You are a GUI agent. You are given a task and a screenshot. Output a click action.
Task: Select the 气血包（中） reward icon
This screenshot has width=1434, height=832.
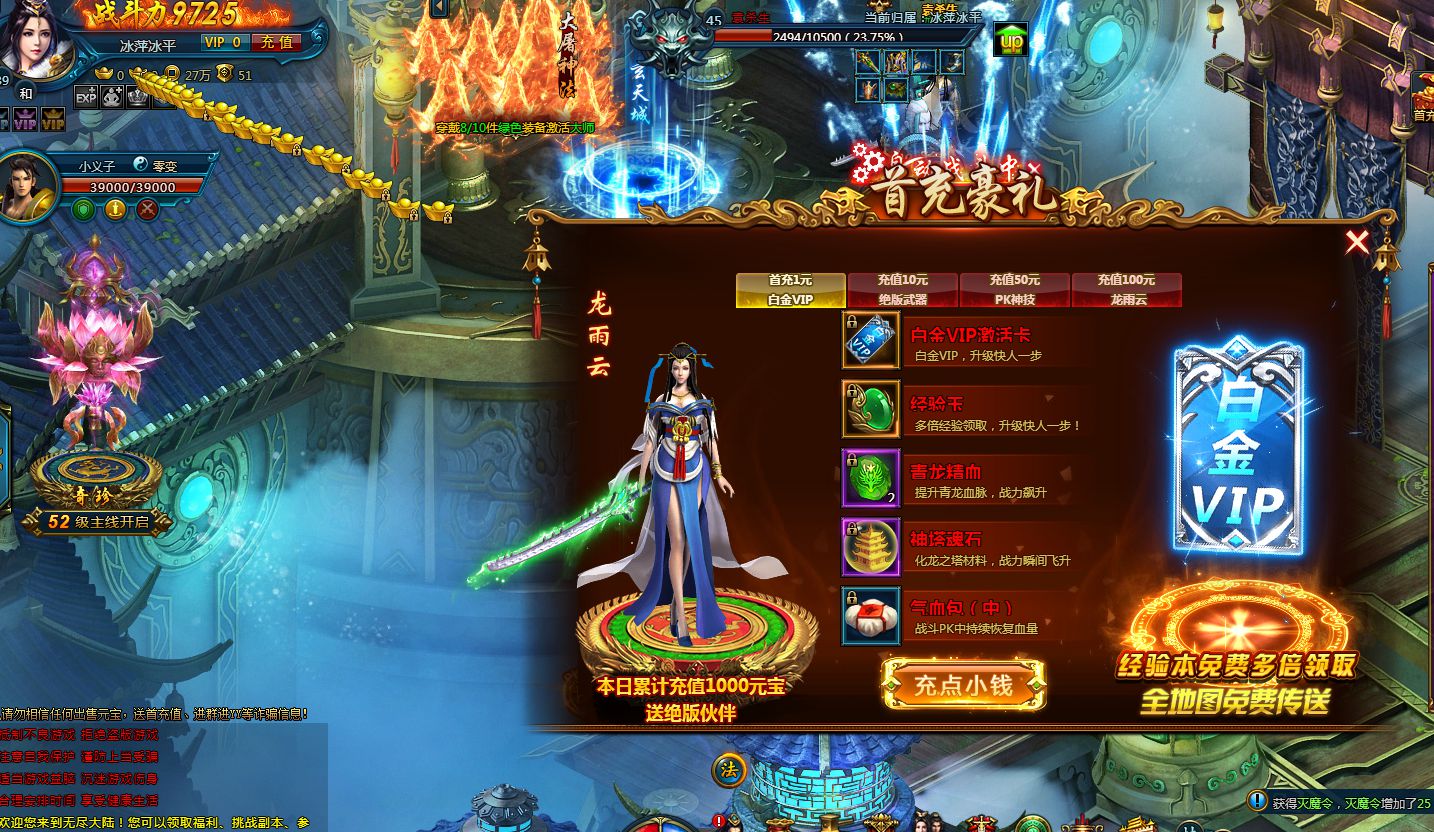click(x=871, y=616)
